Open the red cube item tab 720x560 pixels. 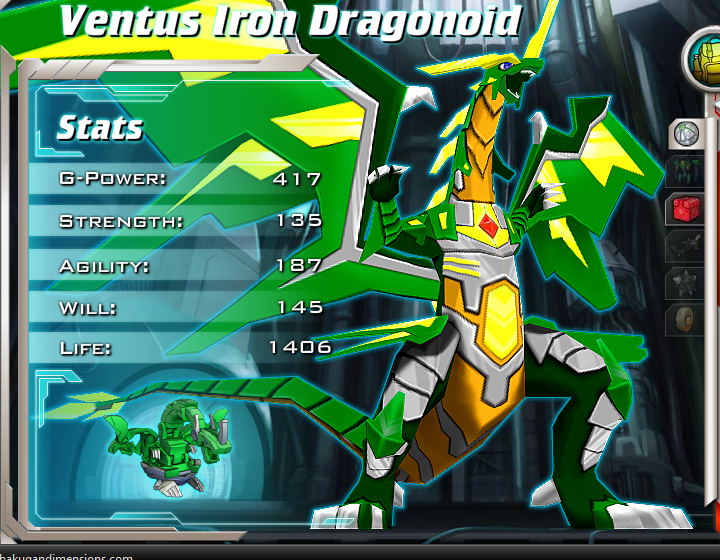pos(685,208)
